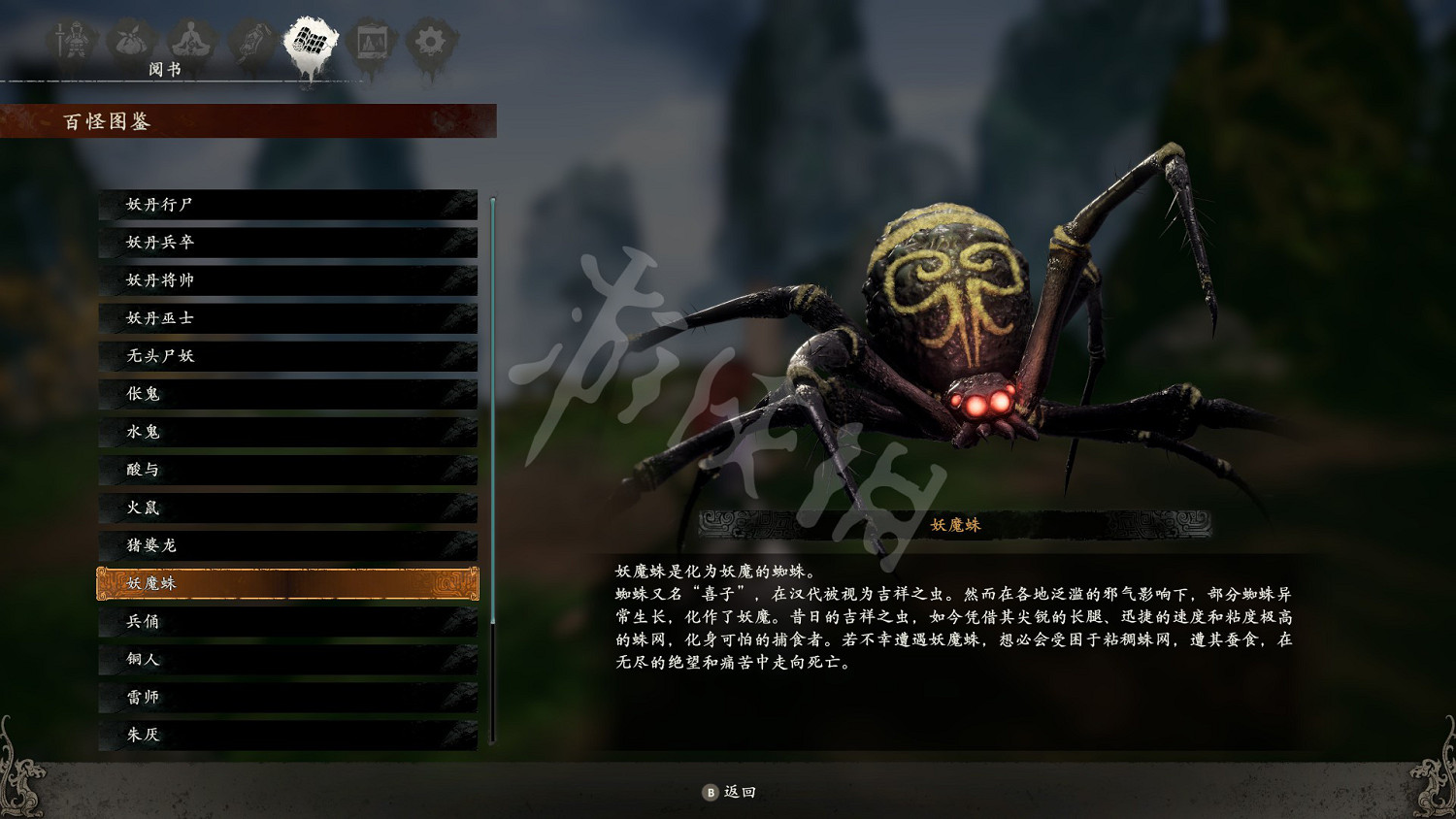Open the gallery picture icon
The image size is (1456, 819).
pyautogui.click(x=373, y=41)
